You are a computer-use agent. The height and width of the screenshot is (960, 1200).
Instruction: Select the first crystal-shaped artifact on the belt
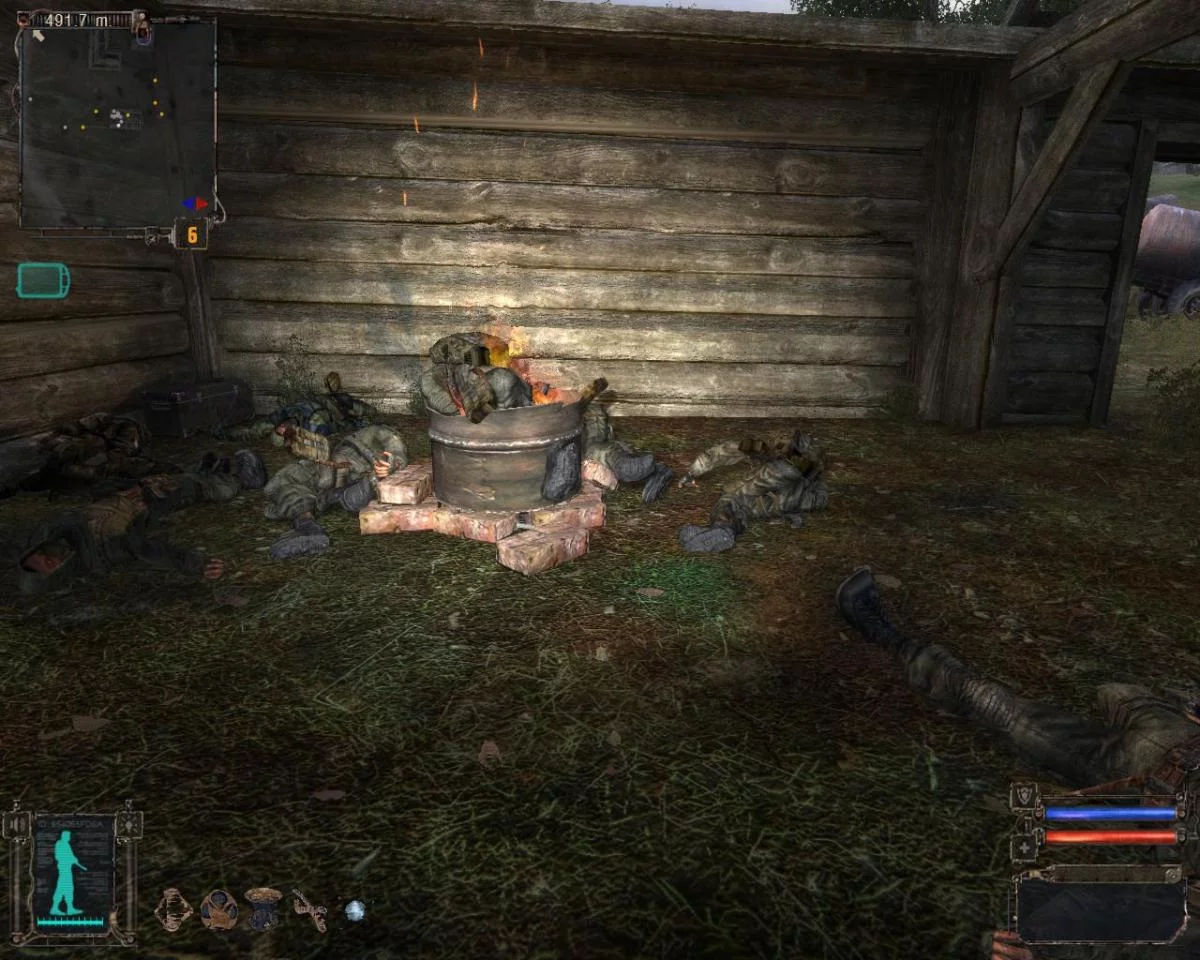tap(173, 909)
